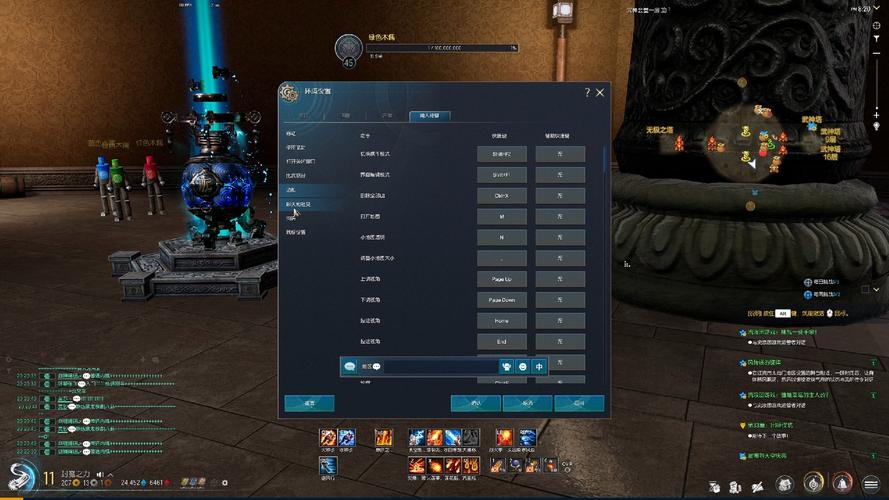This screenshot has height=500, width=889.
Task: Rebind the M key shortcut
Action: tap(501, 216)
